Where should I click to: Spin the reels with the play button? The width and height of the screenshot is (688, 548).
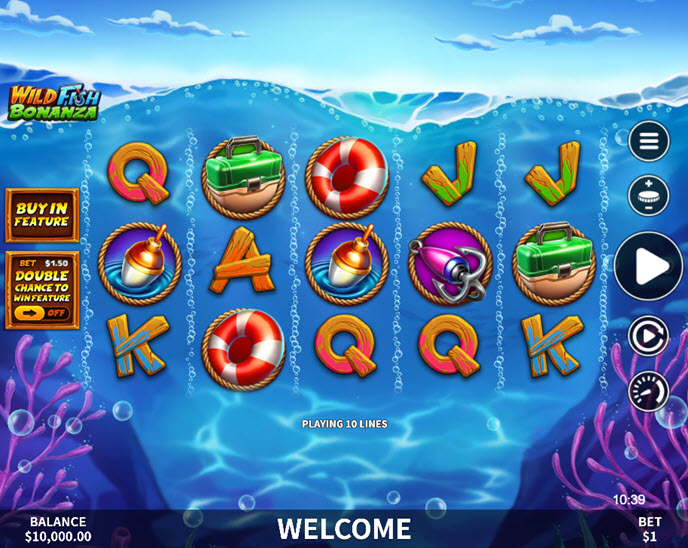(648, 266)
